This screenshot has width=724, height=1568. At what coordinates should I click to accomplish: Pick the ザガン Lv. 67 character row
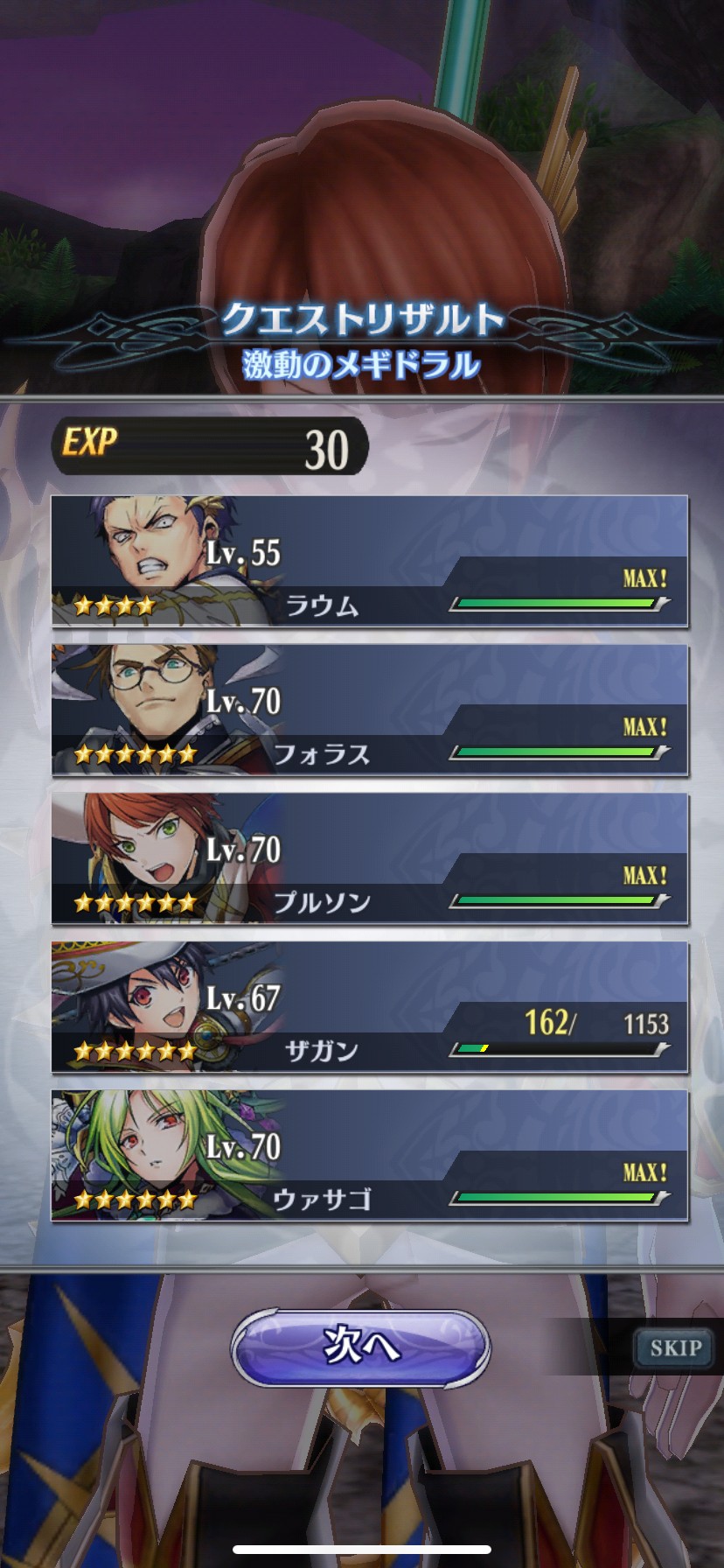click(x=369, y=1007)
